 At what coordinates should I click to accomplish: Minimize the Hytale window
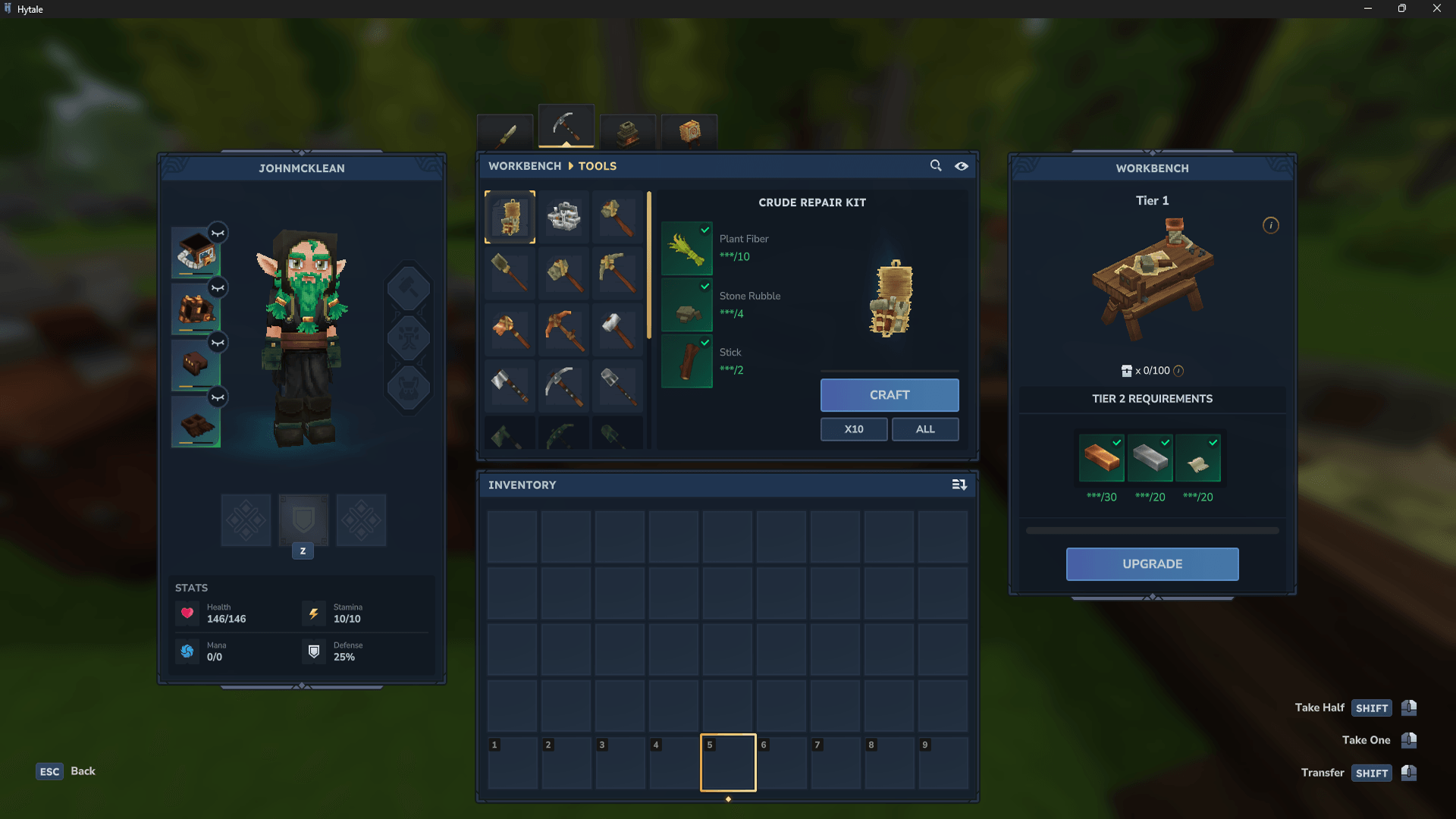[x=1367, y=8]
